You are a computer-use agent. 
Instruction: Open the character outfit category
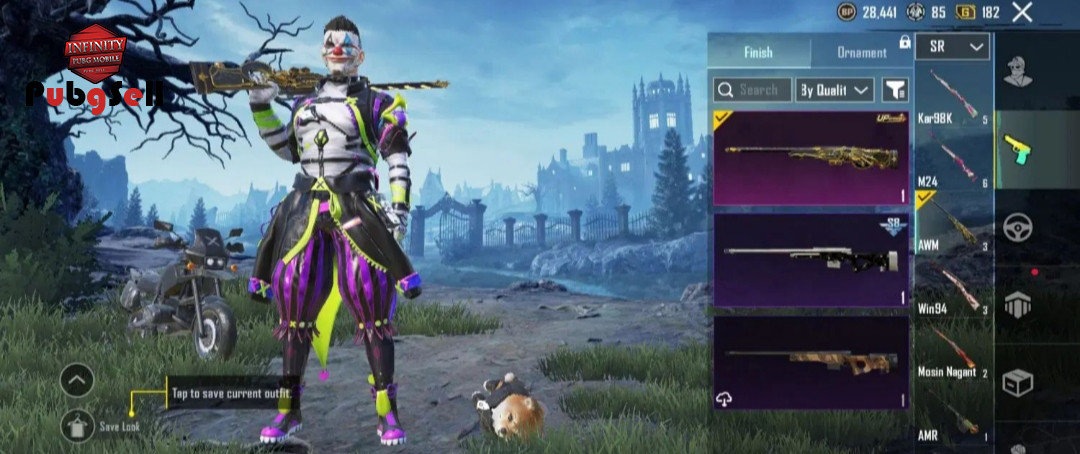(1018, 73)
